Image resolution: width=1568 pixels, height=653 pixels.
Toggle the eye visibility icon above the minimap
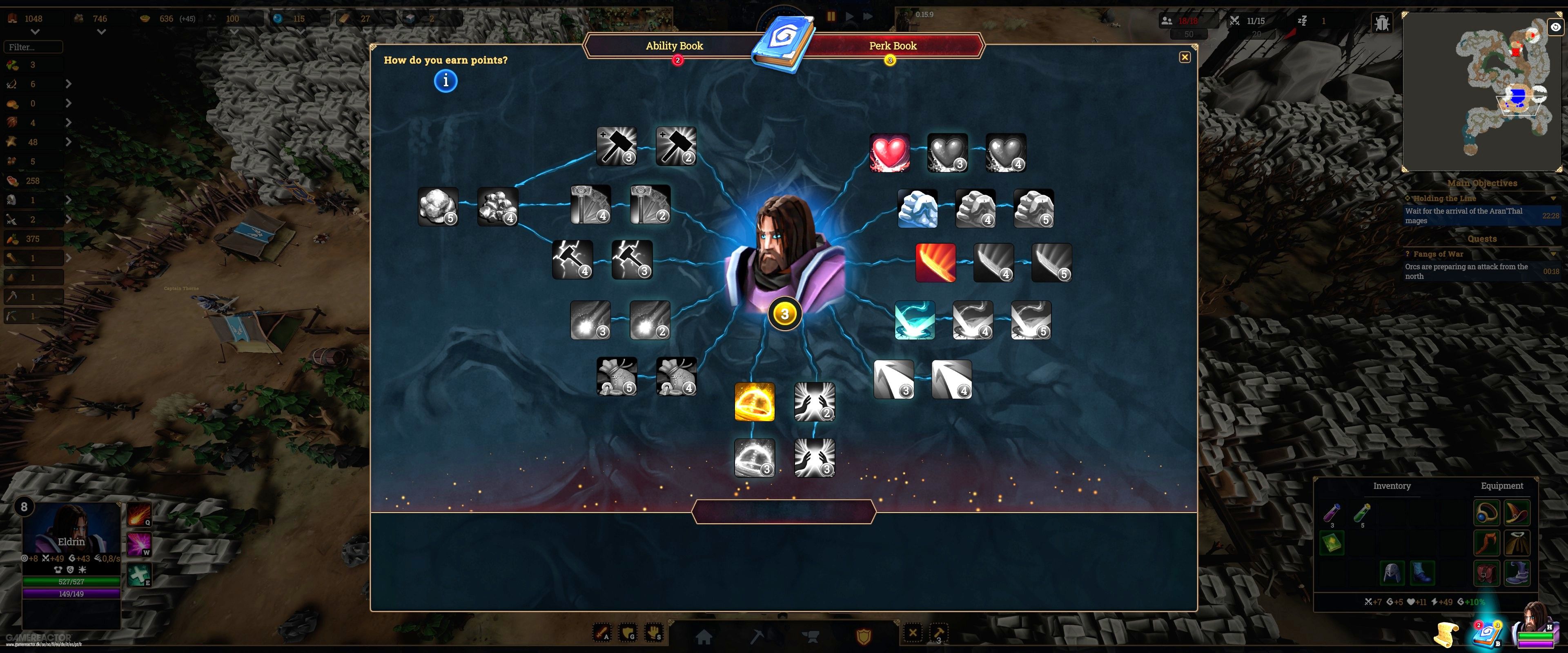pyautogui.click(x=1556, y=27)
